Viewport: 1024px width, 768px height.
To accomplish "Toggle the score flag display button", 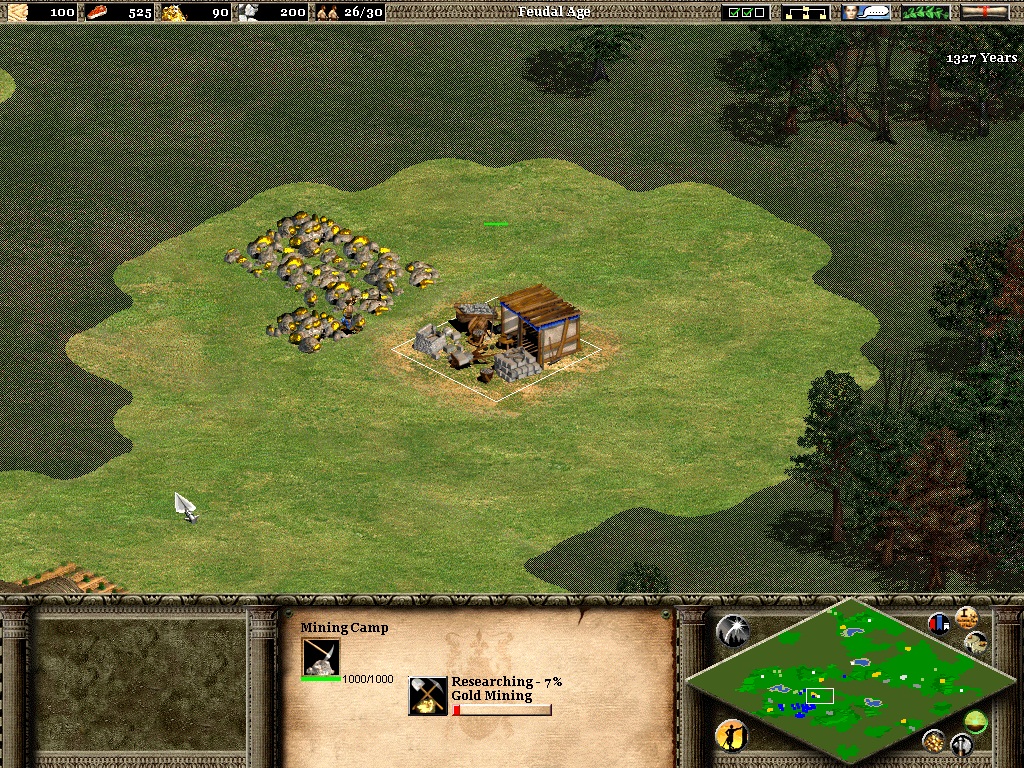I will point(939,623).
